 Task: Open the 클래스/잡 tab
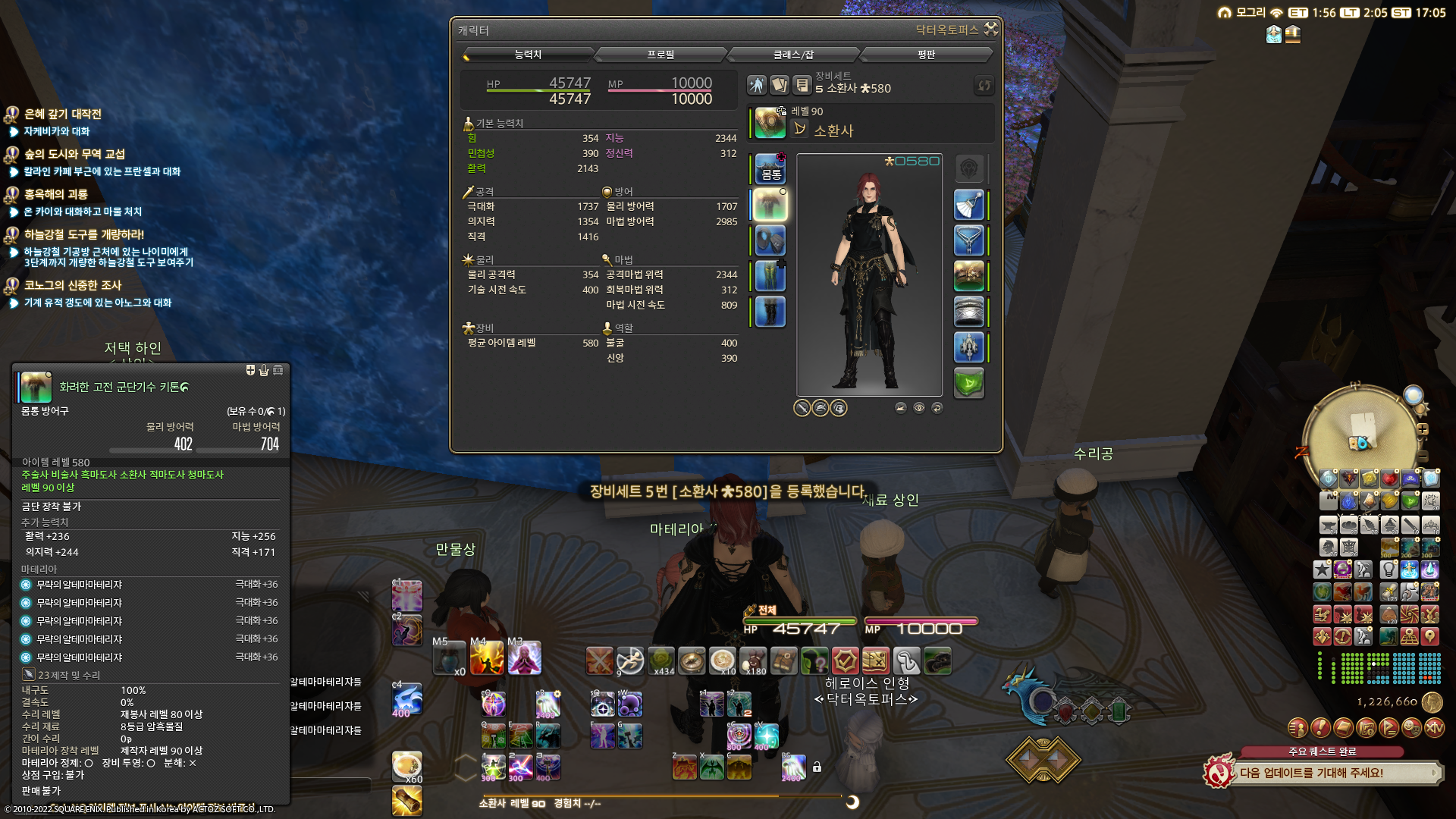[x=793, y=55]
